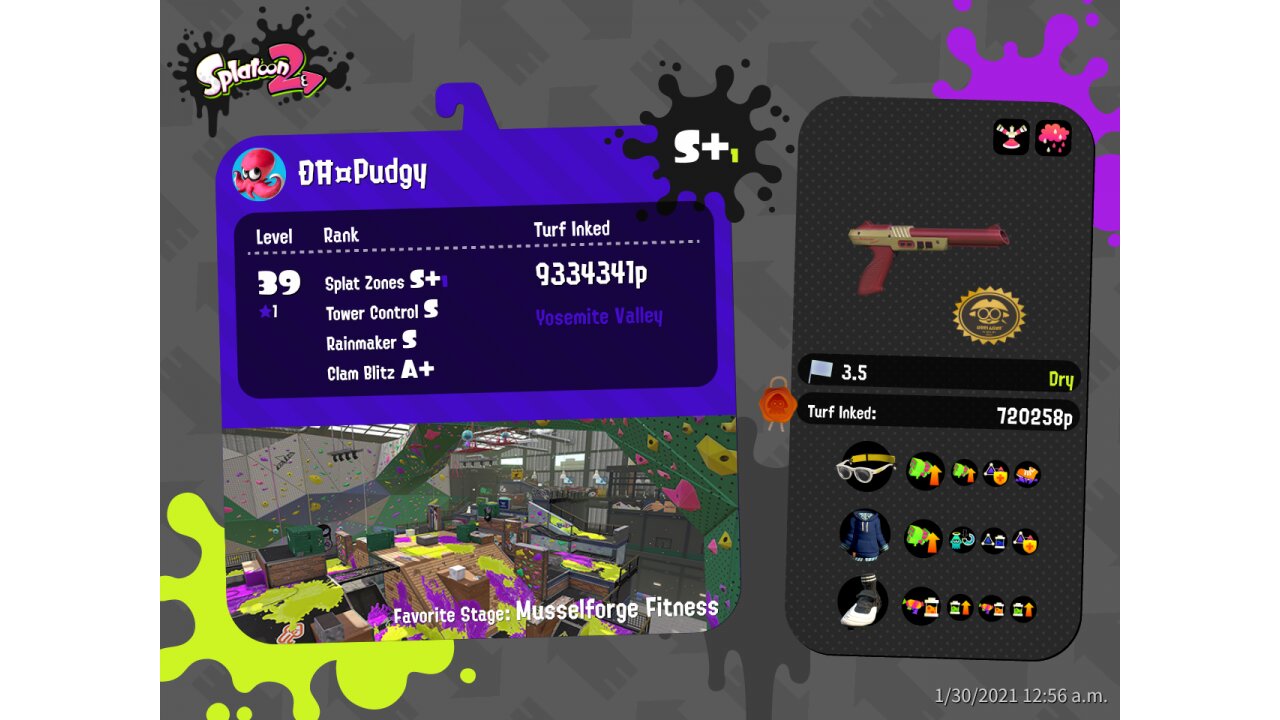Select the orange squid tag charm
1280x720 pixels.
coord(777,403)
